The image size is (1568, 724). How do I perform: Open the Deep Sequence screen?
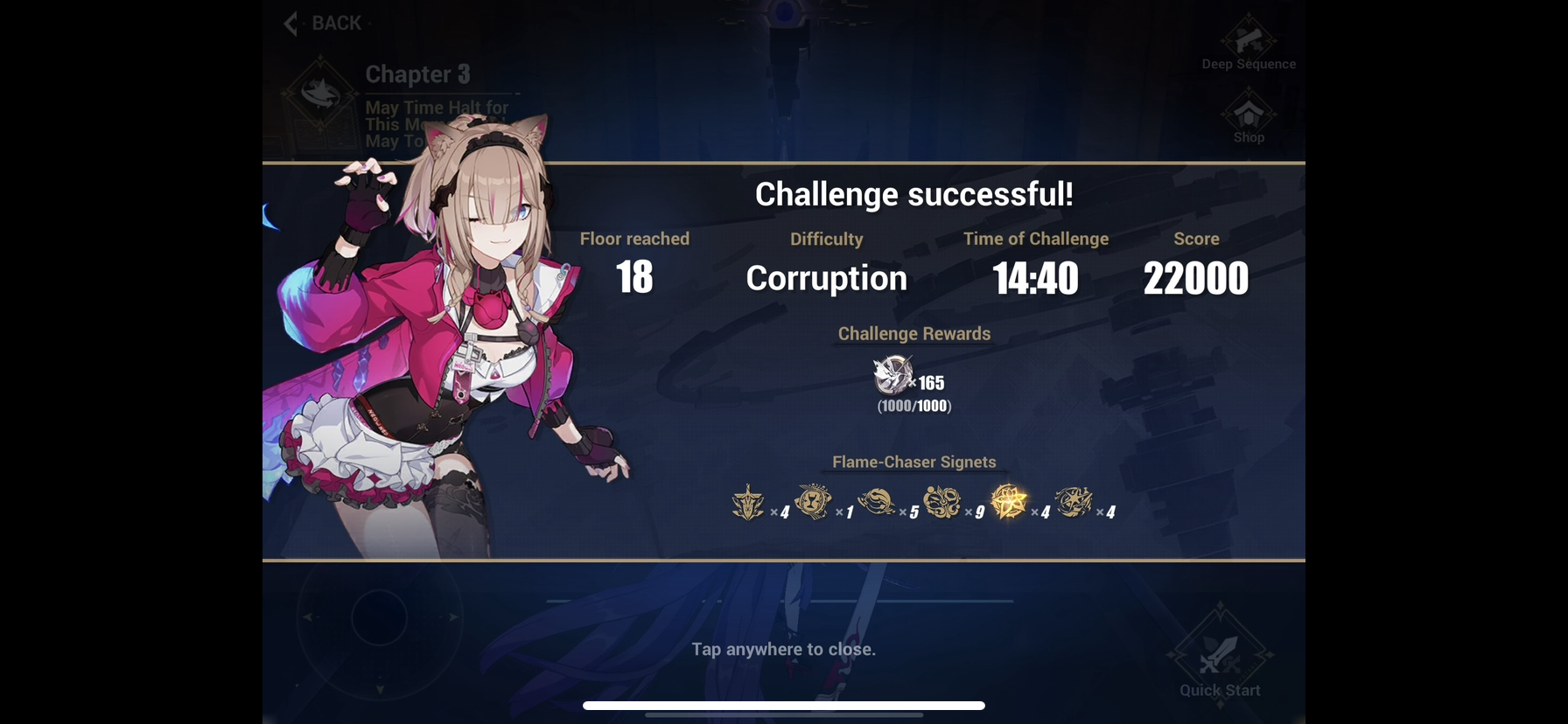[1248, 41]
